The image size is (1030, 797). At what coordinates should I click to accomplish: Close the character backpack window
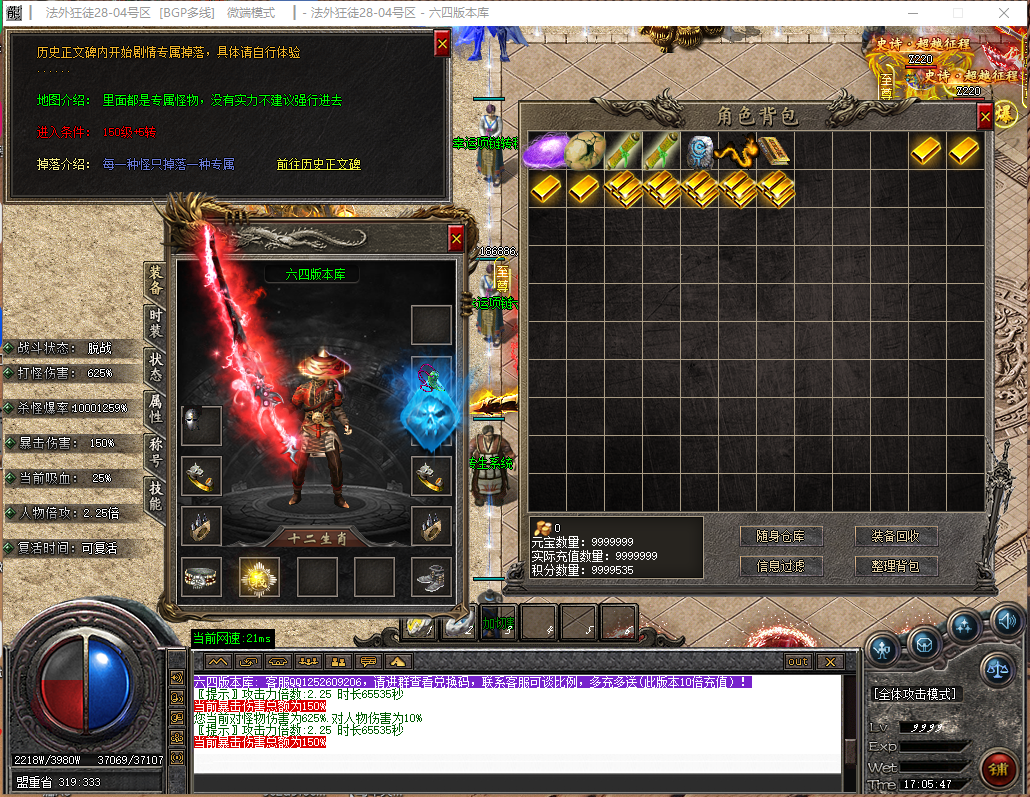[x=985, y=117]
